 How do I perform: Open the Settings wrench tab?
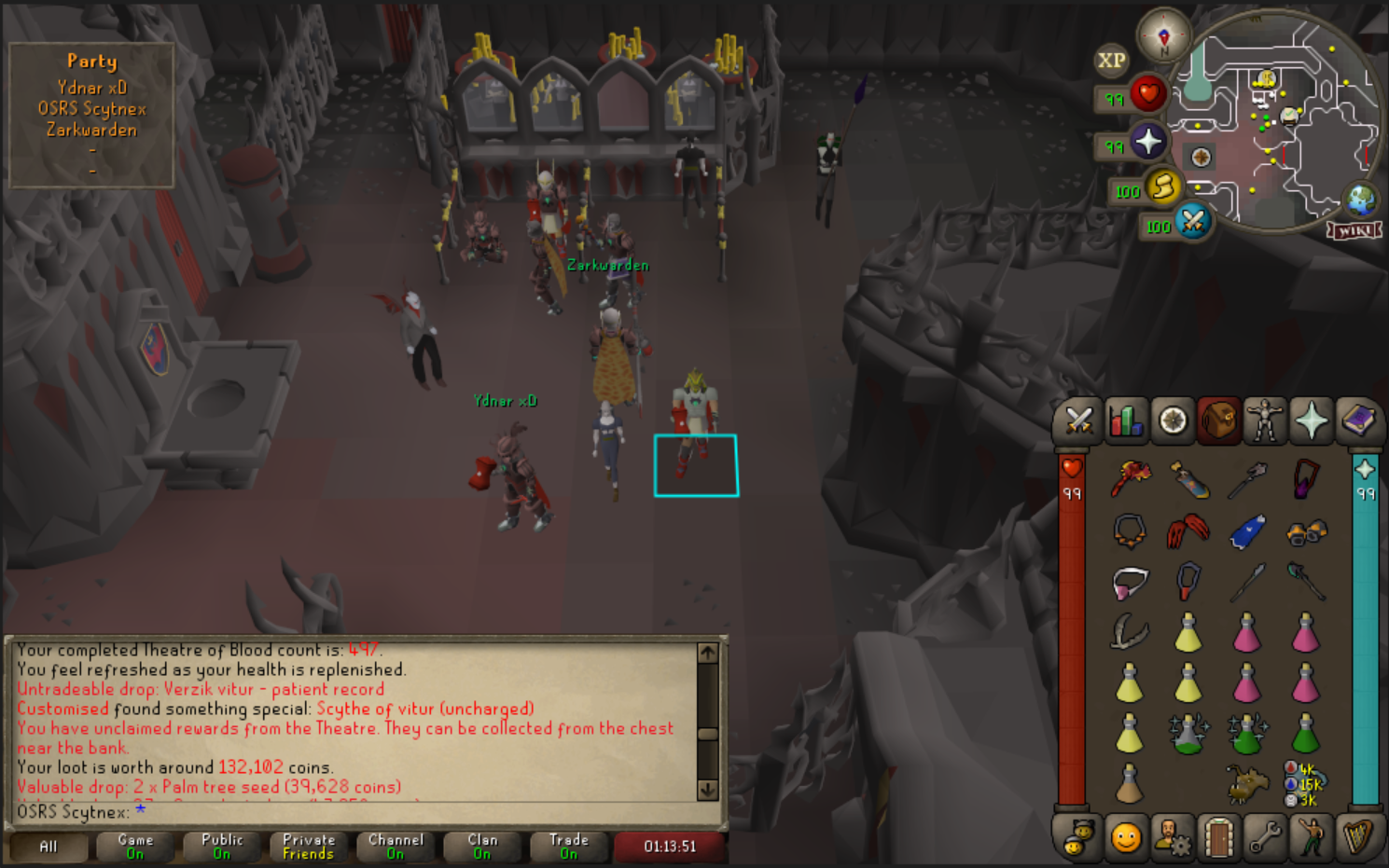tap(1265, 836)
